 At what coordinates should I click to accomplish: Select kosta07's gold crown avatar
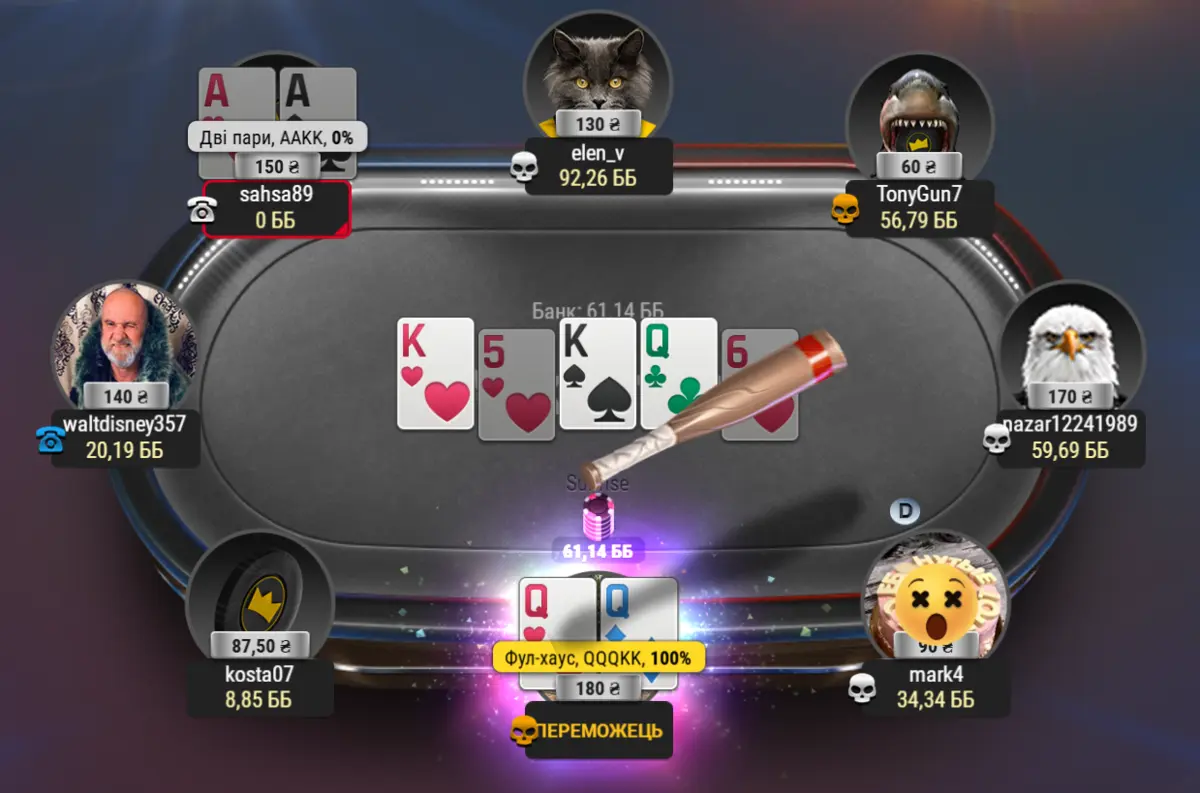click(x=259, y=595)
